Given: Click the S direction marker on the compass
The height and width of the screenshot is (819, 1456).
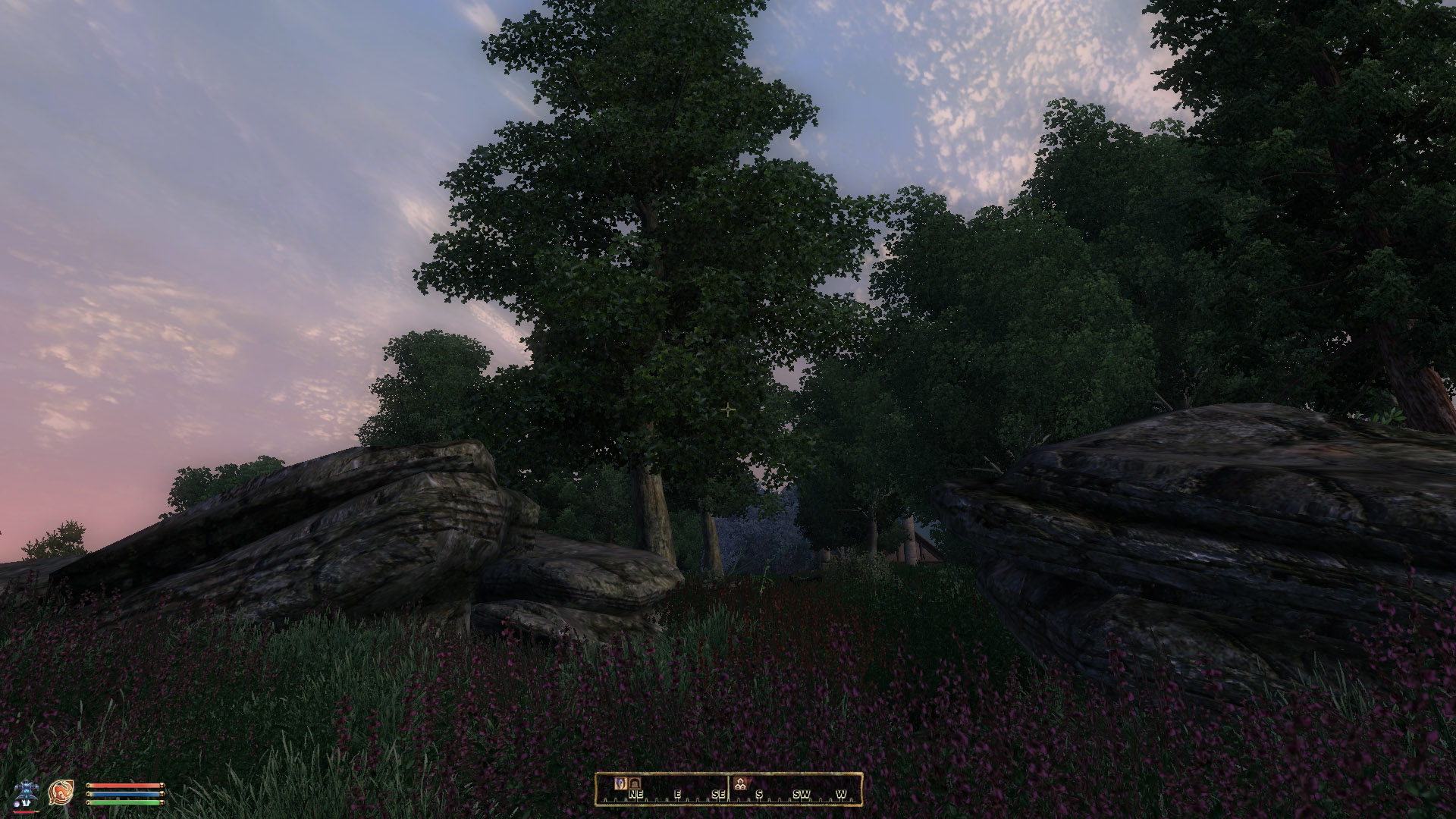Looking at the screenshot, I should (x=760, y=793).
